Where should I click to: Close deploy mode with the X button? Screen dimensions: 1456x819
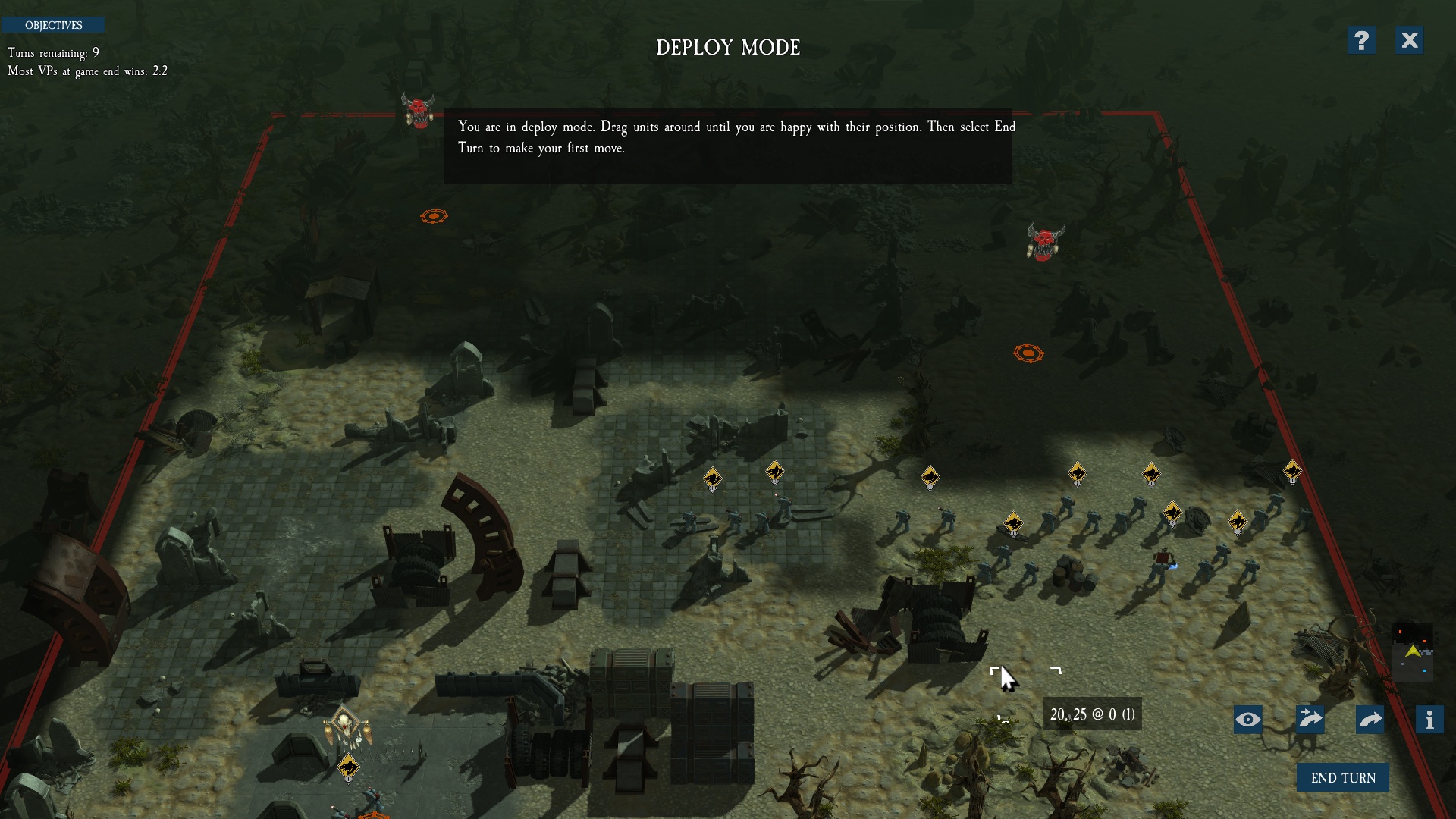point(1409,40)
